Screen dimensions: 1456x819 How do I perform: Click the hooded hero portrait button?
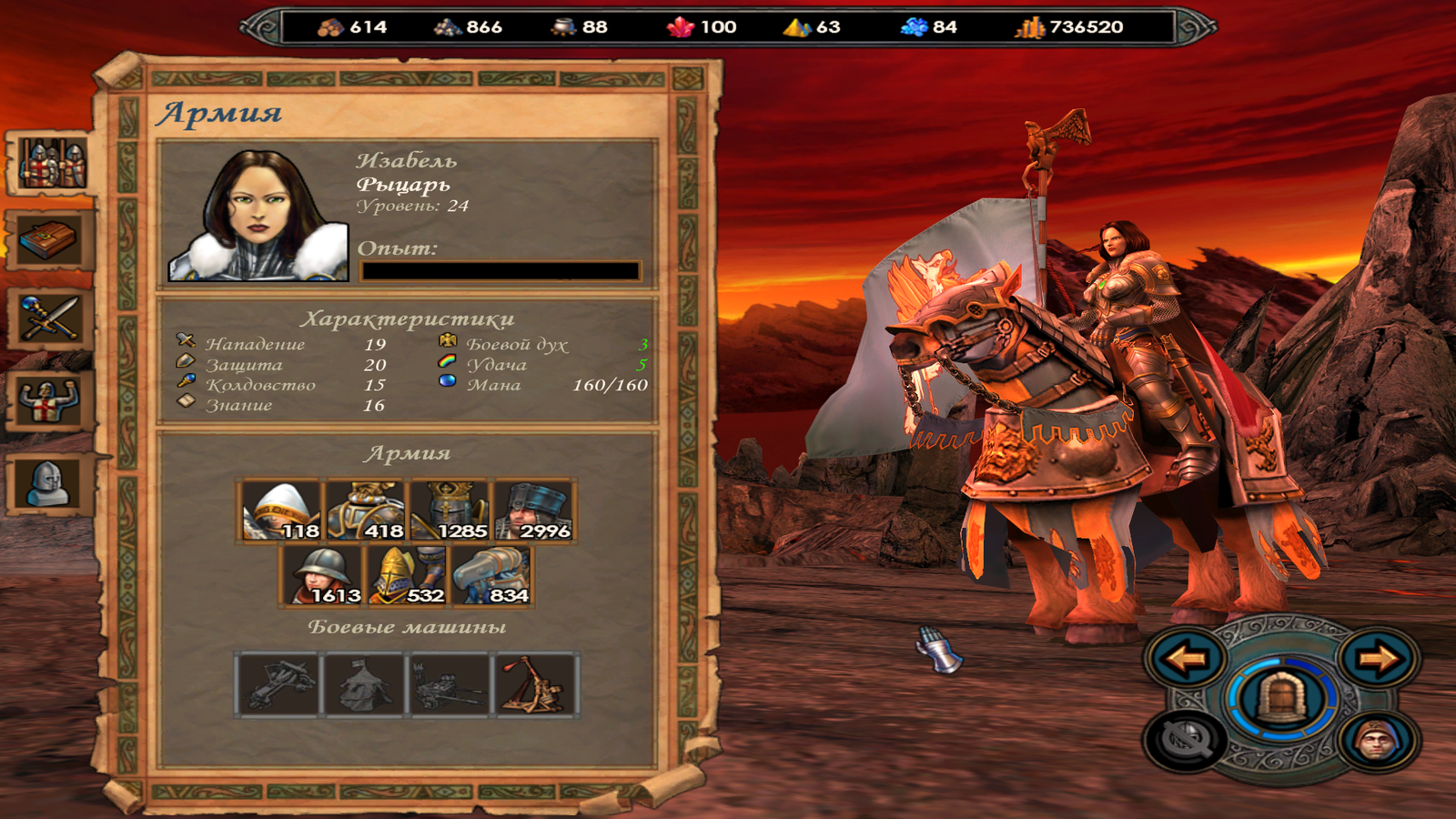(x=1379, y=741)
